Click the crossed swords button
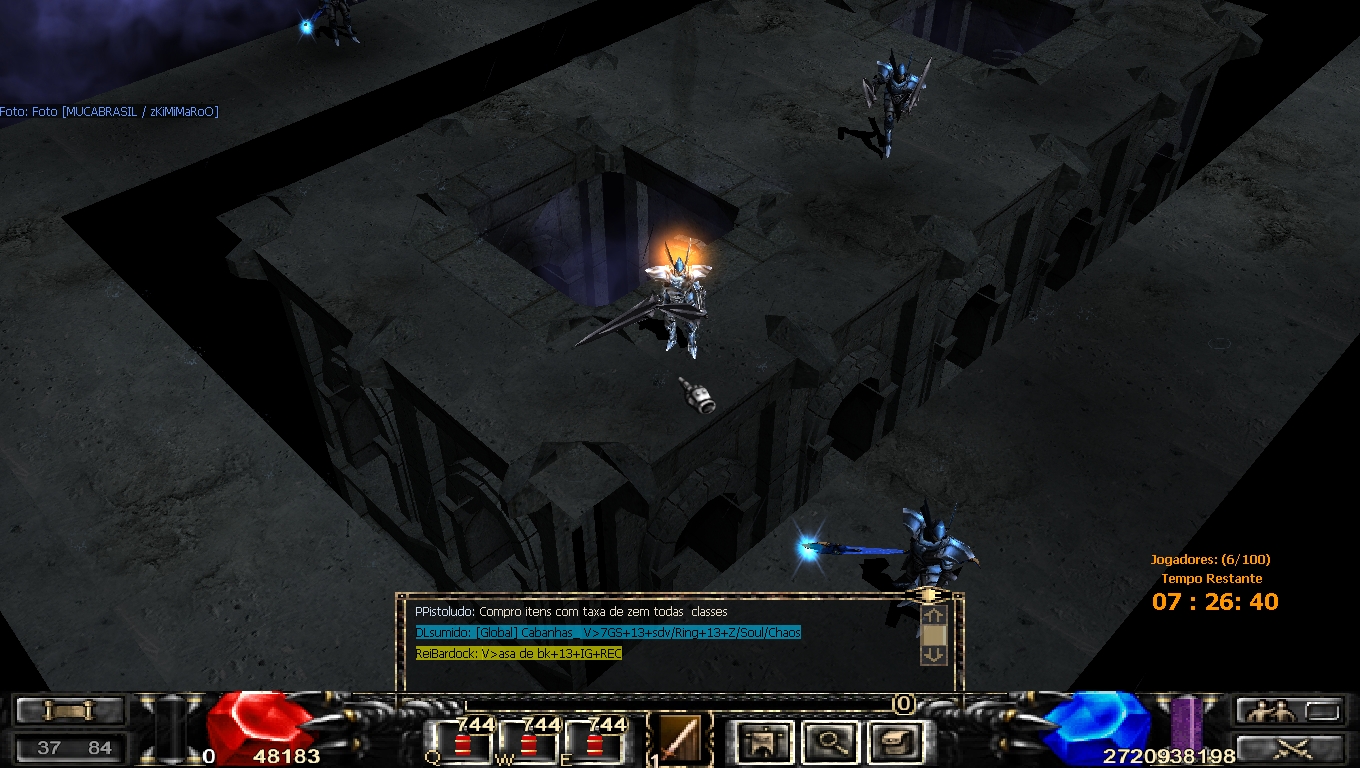The height and width of the screenshot is (768, 1360). (1289, 746)
